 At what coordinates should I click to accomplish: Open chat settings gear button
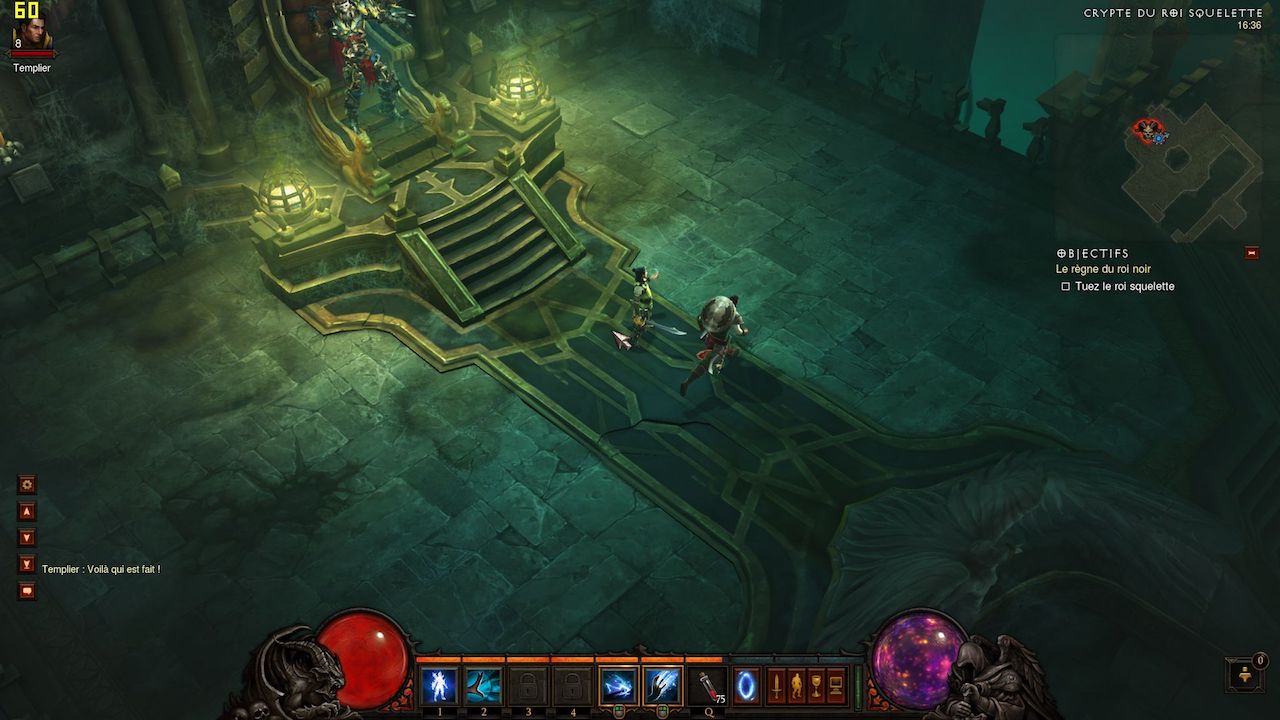27,485
